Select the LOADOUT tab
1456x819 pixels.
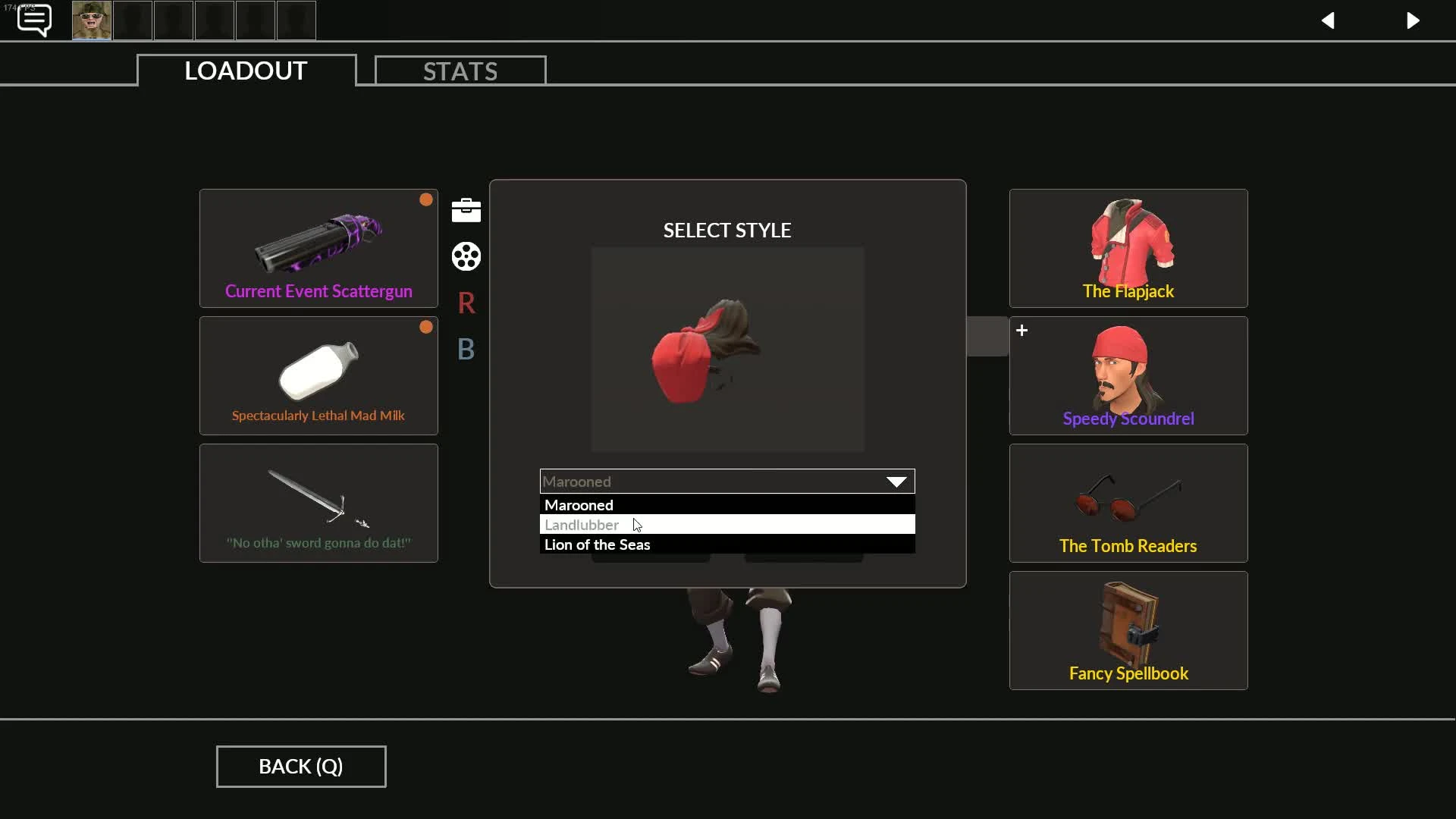[x=245, y=71]
